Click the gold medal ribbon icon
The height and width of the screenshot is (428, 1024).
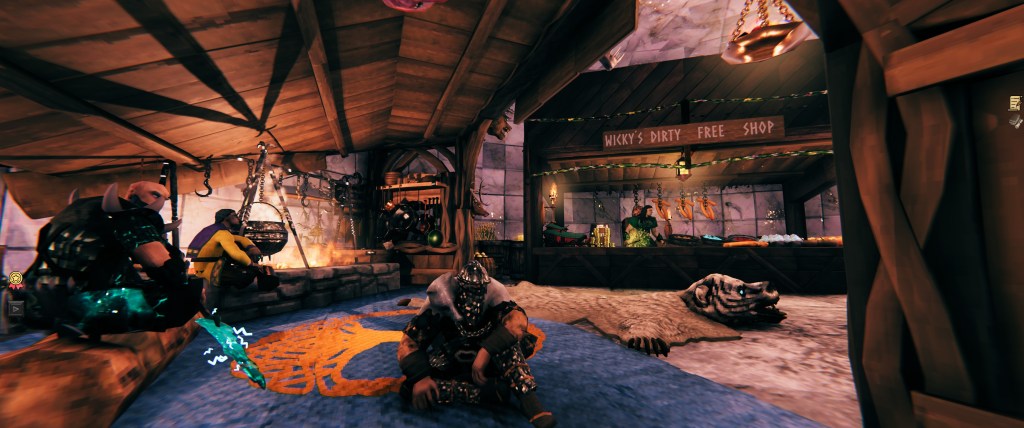tap(15, 280)
